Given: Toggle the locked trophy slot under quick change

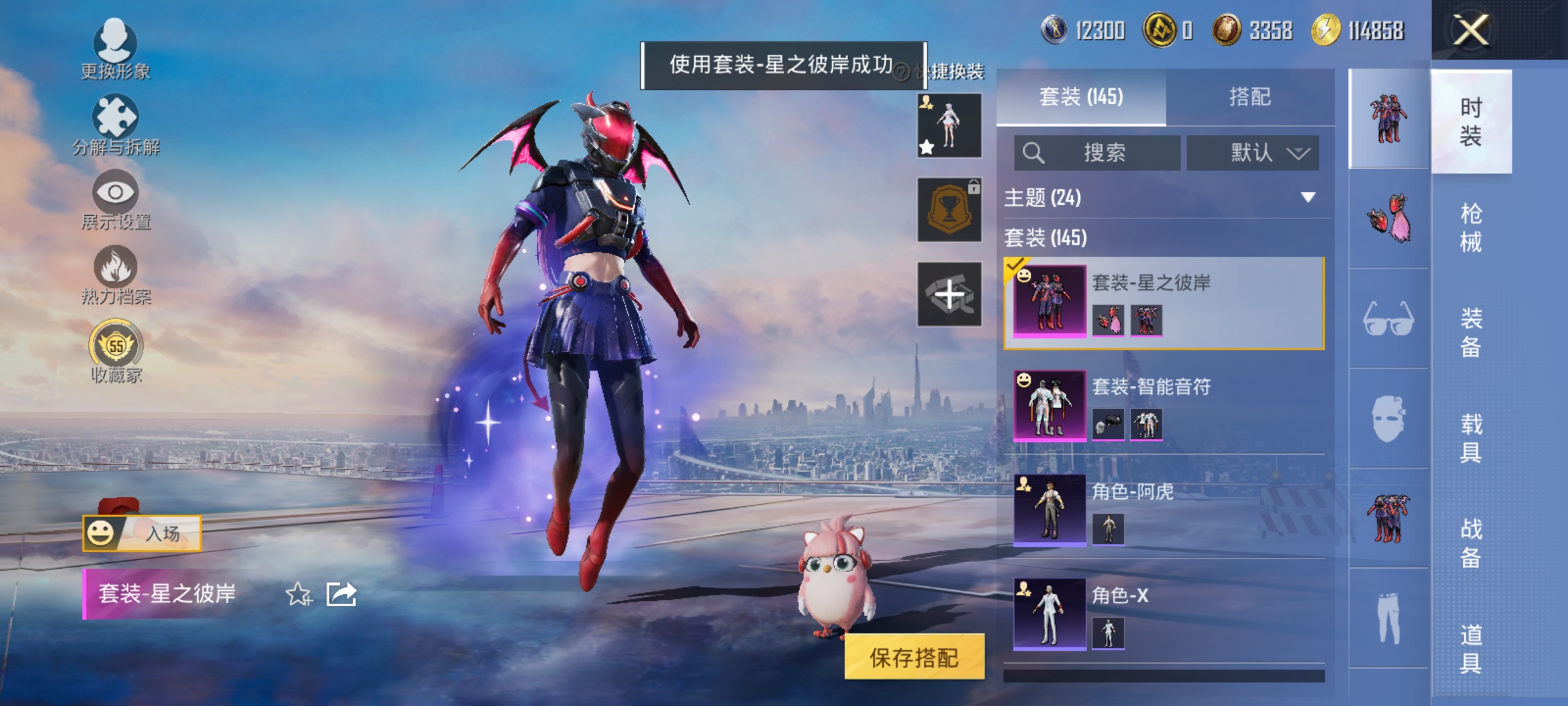Looking at the screenshot, I should pyautogui.click(x=949, y=210).
